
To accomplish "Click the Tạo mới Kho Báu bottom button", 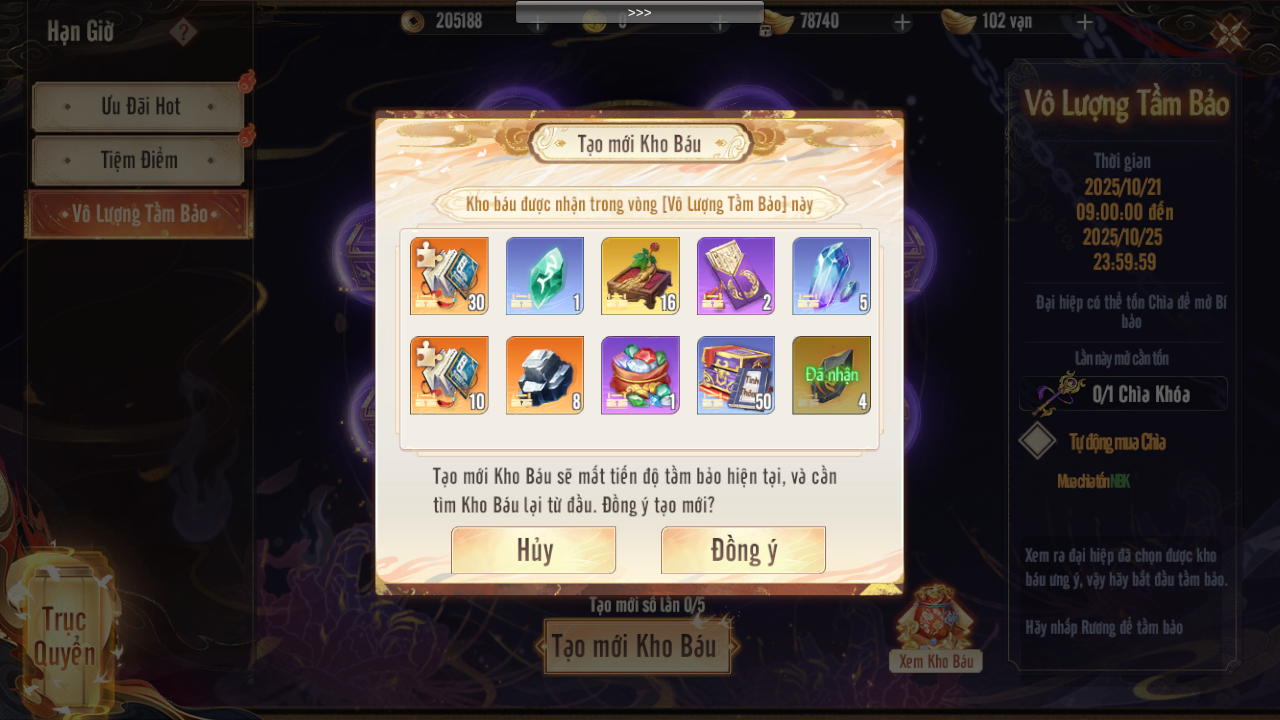I will pos(635,647).
